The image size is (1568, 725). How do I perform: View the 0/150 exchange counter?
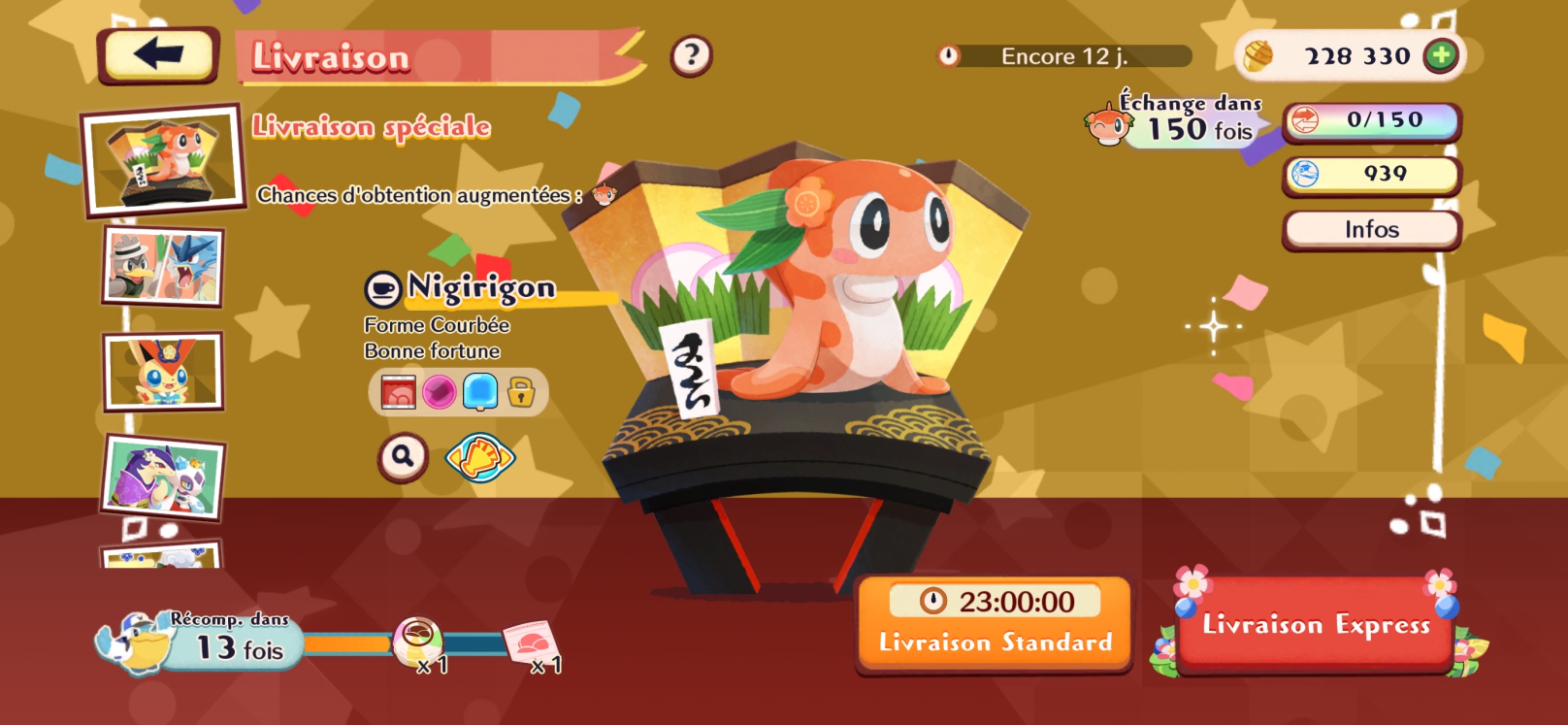tap(1371, 121)
